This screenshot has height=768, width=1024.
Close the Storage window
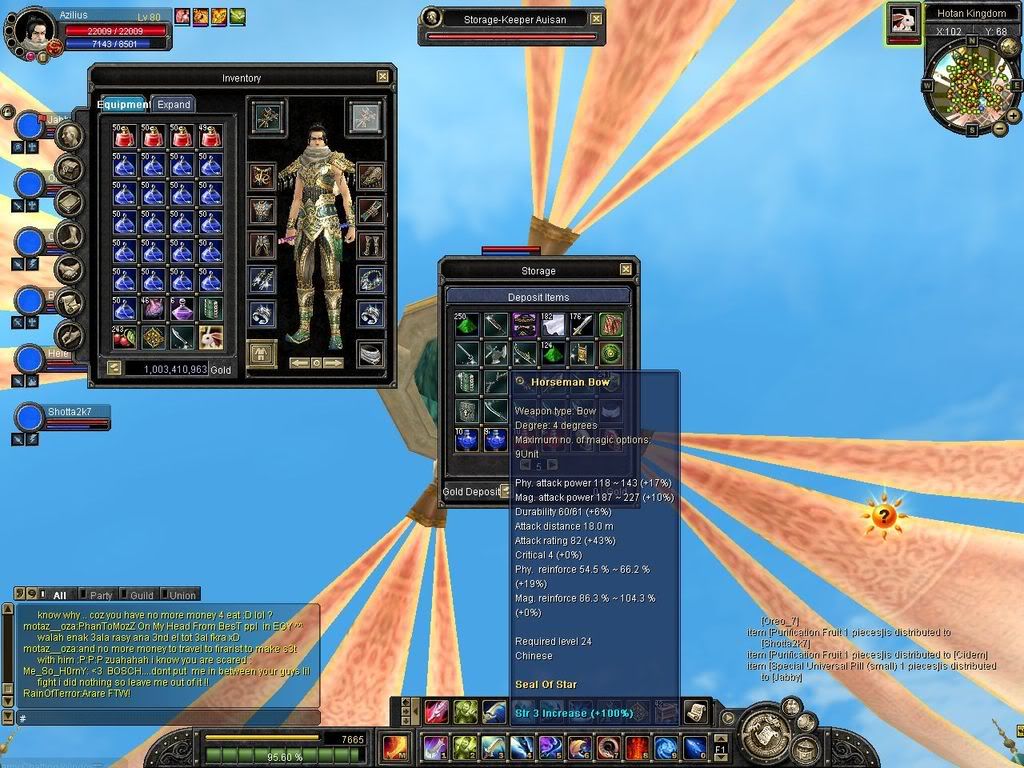tap(625, 269)
